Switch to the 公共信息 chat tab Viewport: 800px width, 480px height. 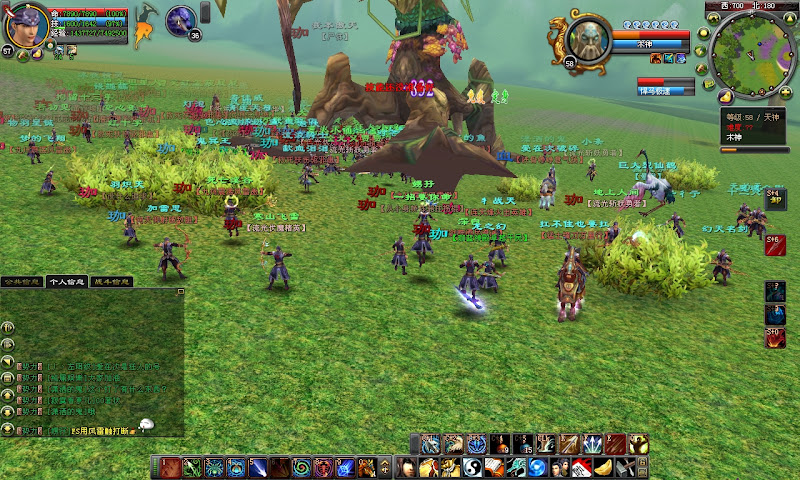click(23, 282)
